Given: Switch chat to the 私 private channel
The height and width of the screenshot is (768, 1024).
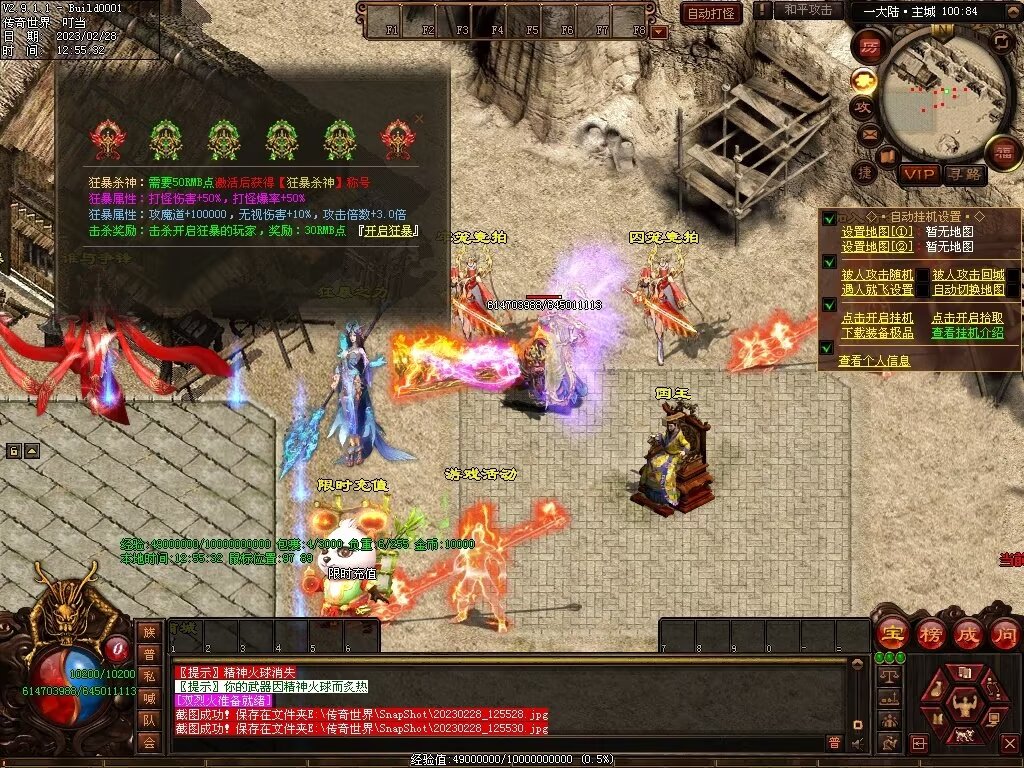Looking at the screenshot, I should [148, 676].
